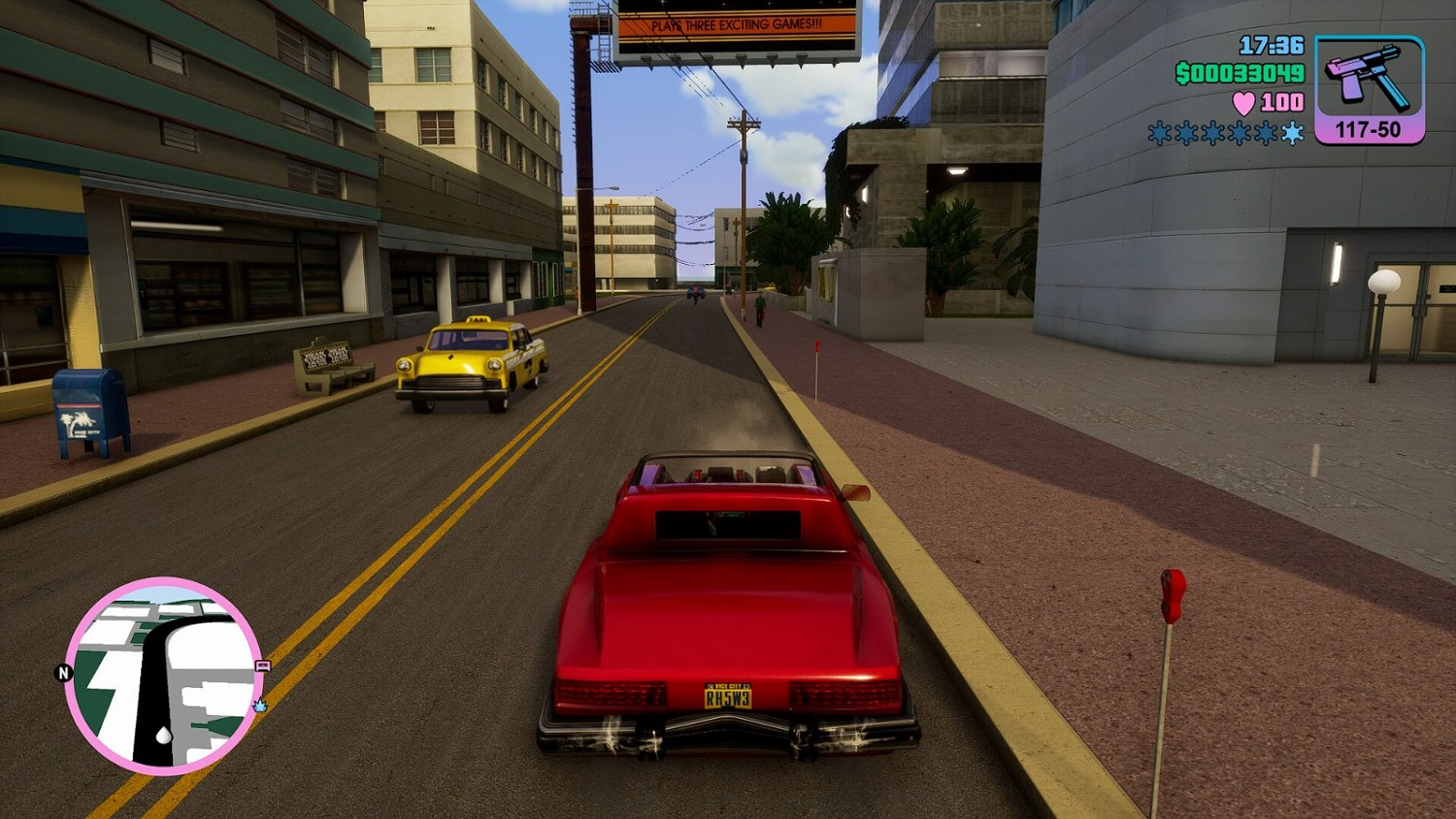
Task: Expand the weapon HUD panel
Action: click(x=1371, y=87)
